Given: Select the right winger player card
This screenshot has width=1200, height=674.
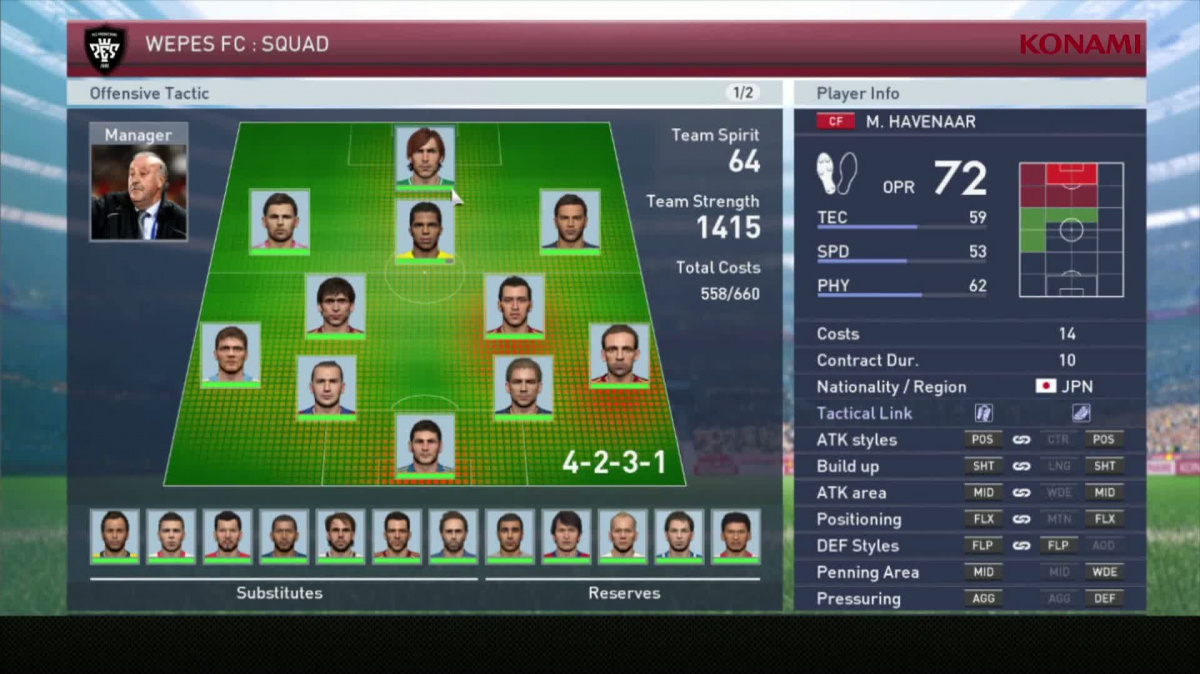Looking at the screenshot, I should (x=570, y=219).
